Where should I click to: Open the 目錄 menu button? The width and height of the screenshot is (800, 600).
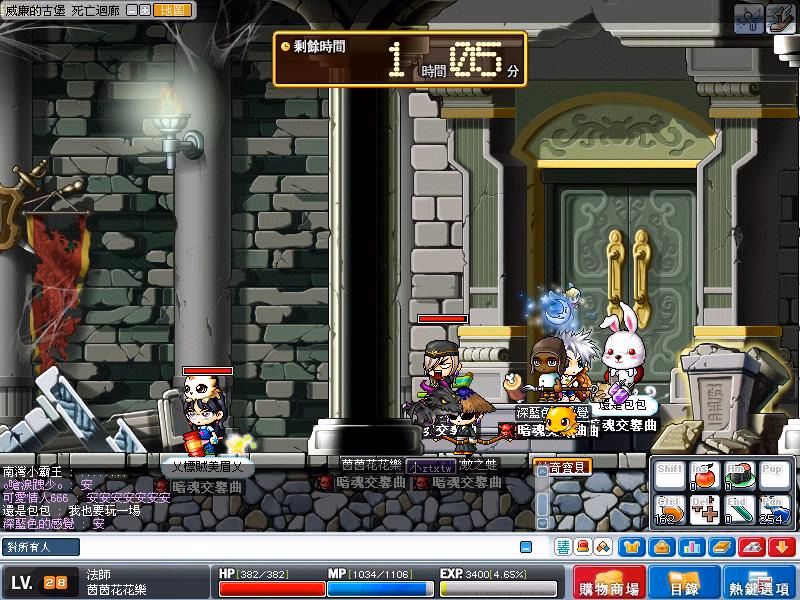click(685, 583)
